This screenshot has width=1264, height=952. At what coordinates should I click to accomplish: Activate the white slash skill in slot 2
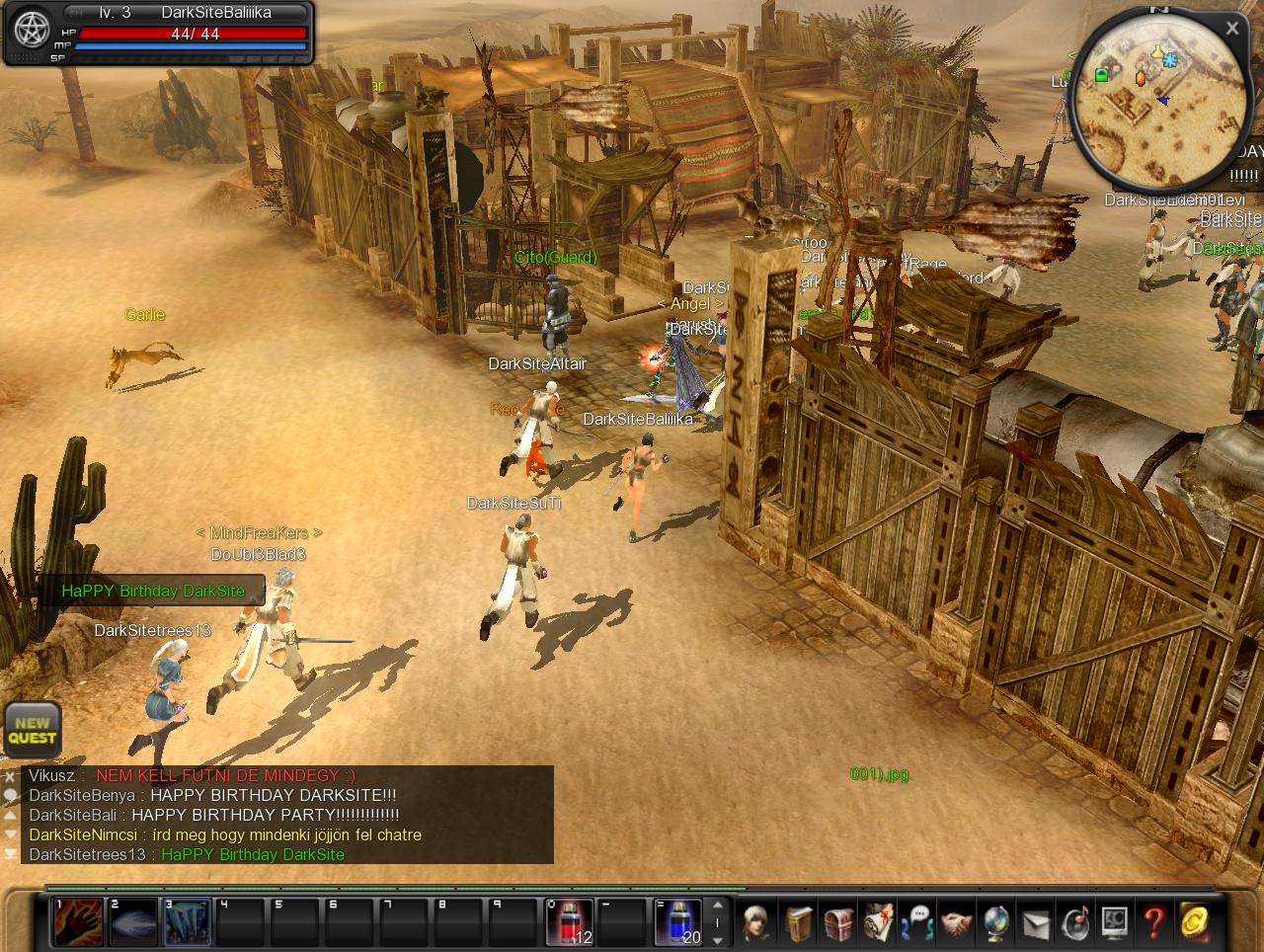pyautogui.click(x=132, y=922)
